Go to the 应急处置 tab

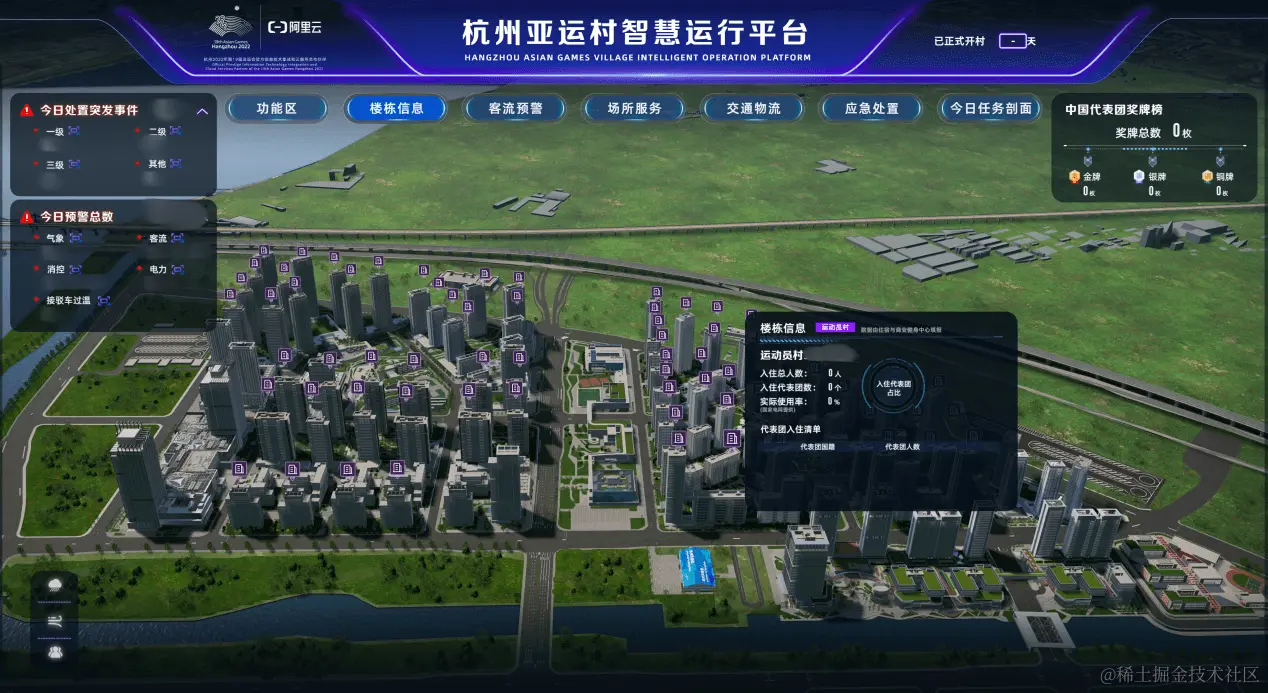tap(871, 108)
